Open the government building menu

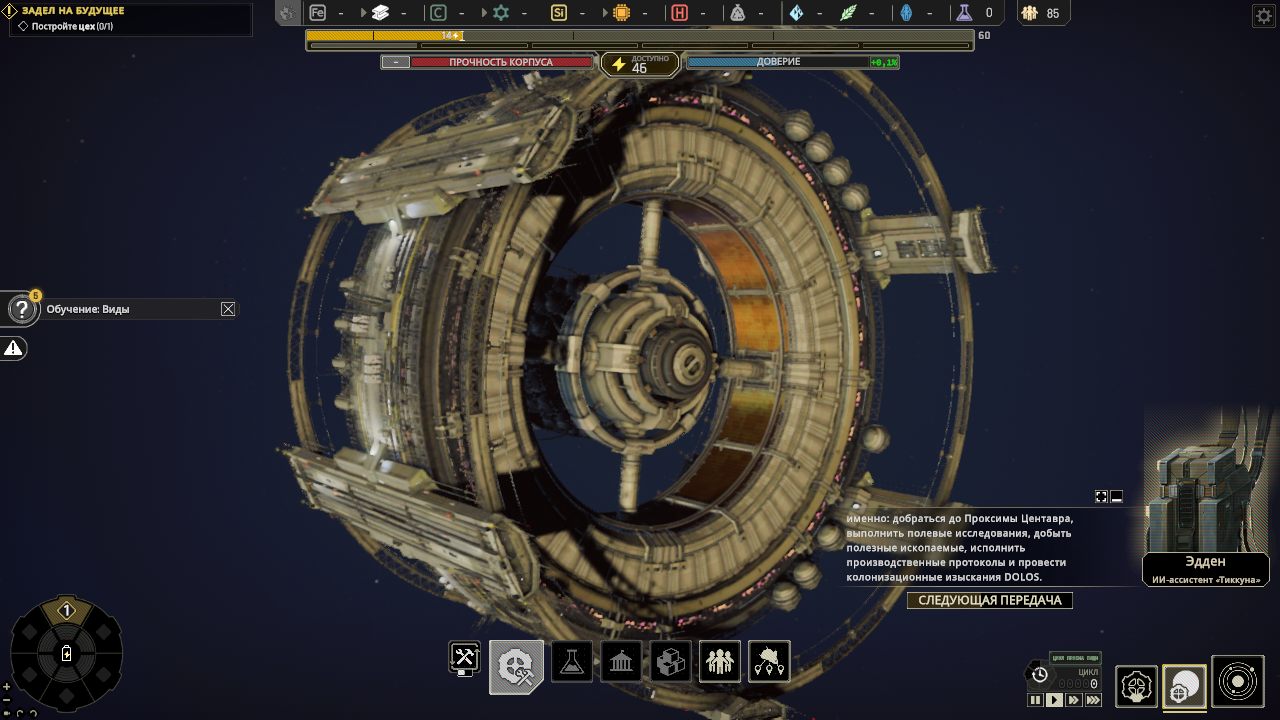coord(621,662)
